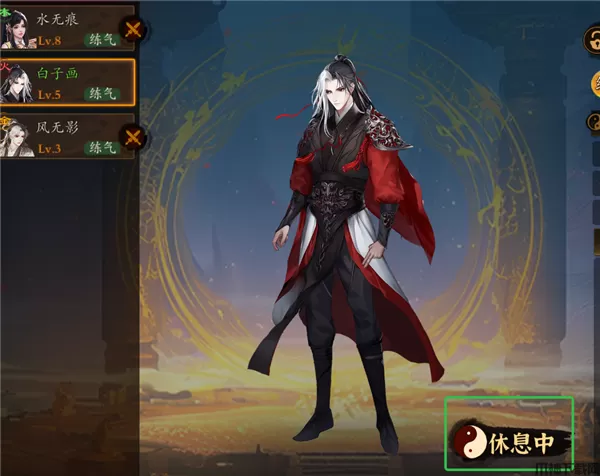Click the crossed swords icon beside 风无影
This screenshot has width=600, height=476.
(132, 139)
